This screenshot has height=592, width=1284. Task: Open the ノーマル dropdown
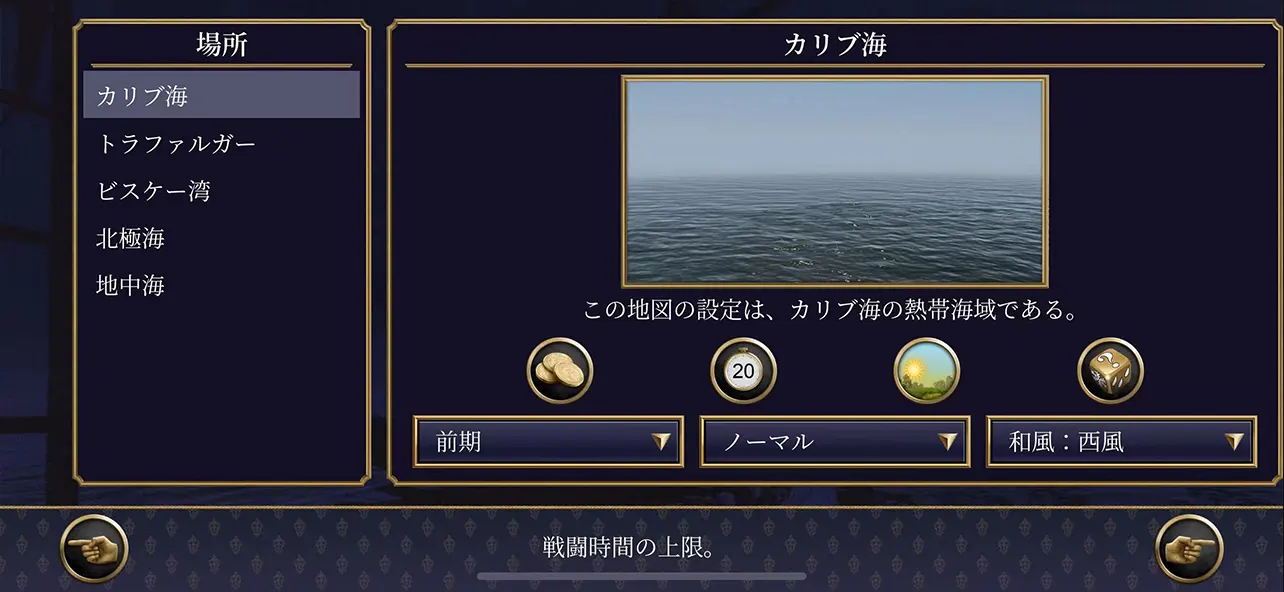(834, 442)
